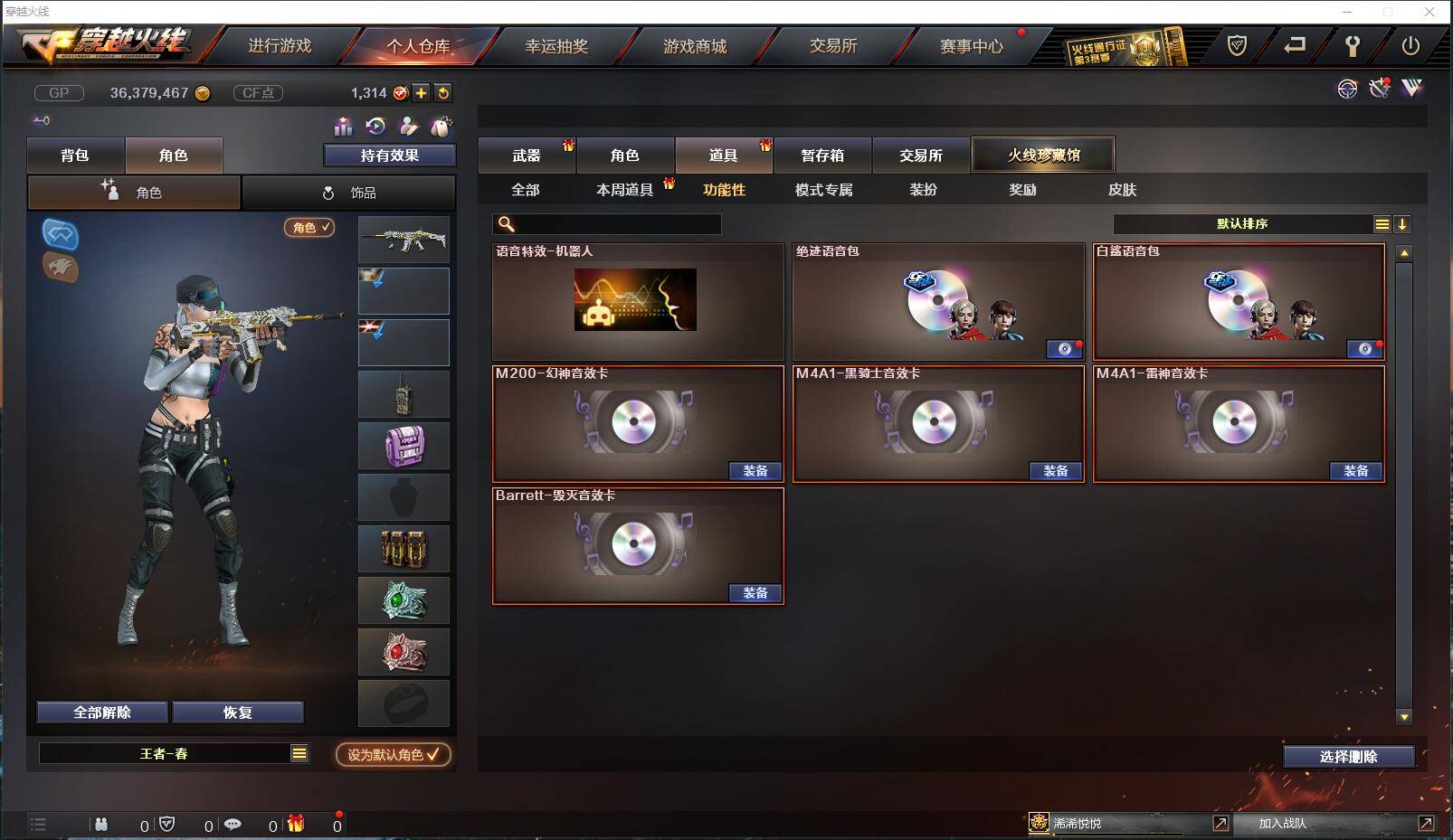Open the ranking stats icon above character panel
Image resolution: width=1453 pixels, height=840 pixels.
[x=345, y=127]
